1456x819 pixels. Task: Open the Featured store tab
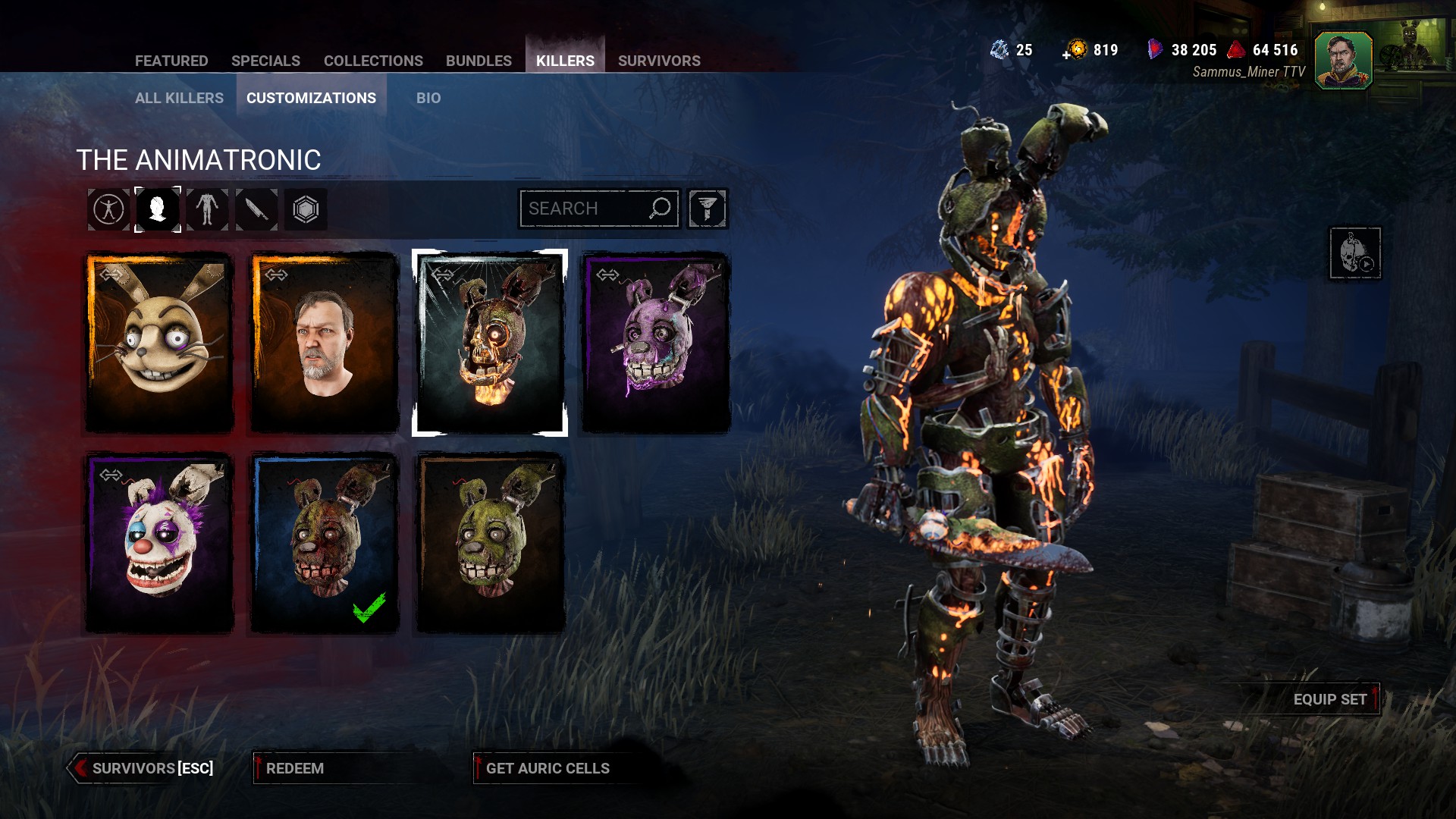(x=171, y=61)
